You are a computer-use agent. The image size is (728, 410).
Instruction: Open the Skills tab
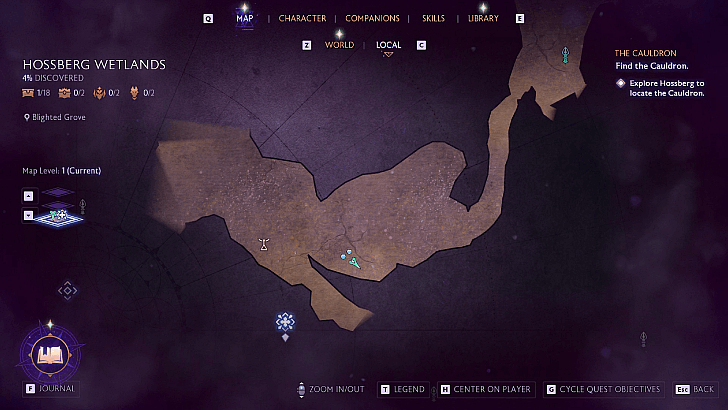pyautogui.click(x=433, y=18)
